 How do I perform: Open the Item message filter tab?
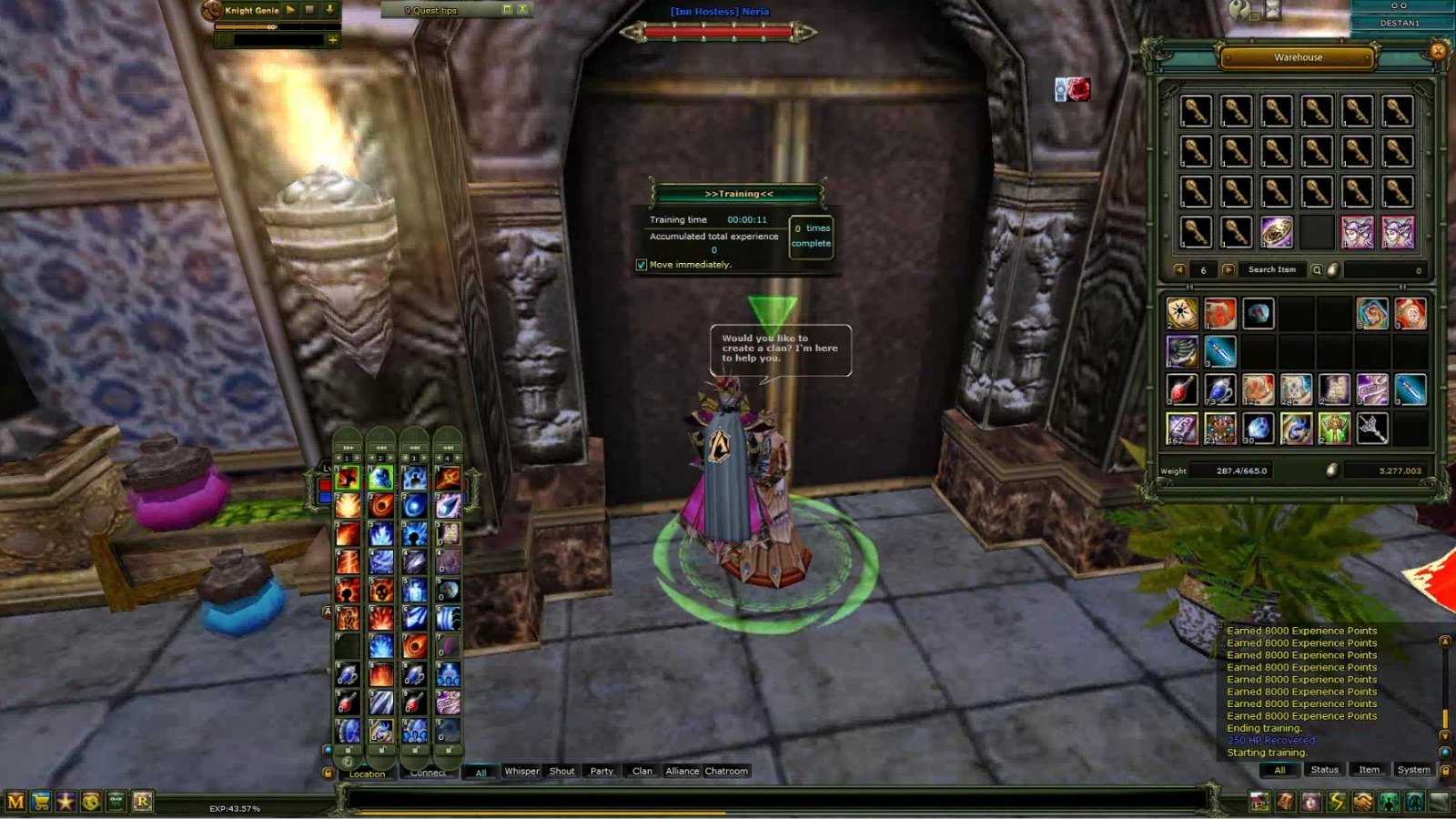1370,770
